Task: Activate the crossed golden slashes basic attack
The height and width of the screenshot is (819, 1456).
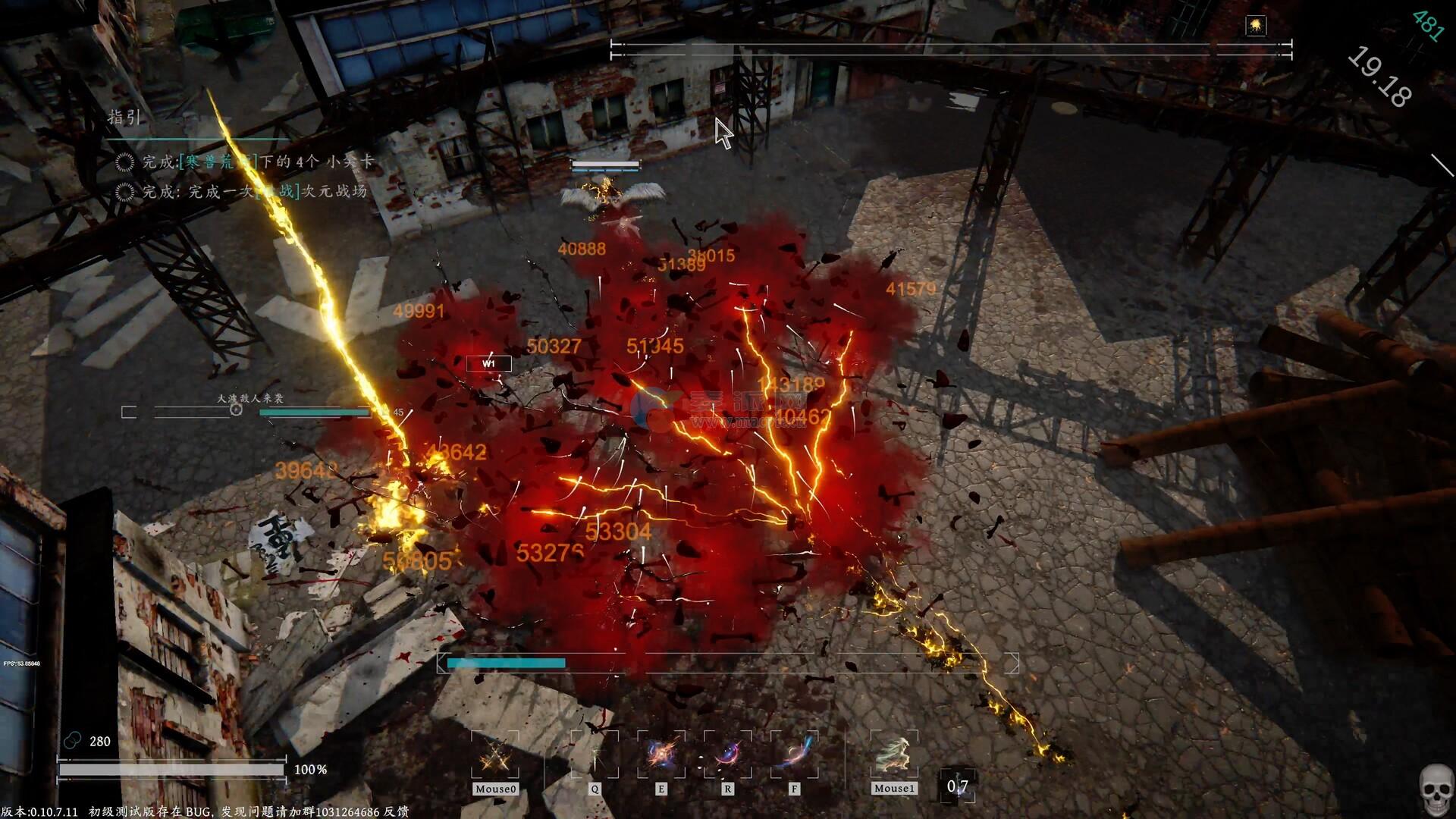Action: [x=495, y=755]
